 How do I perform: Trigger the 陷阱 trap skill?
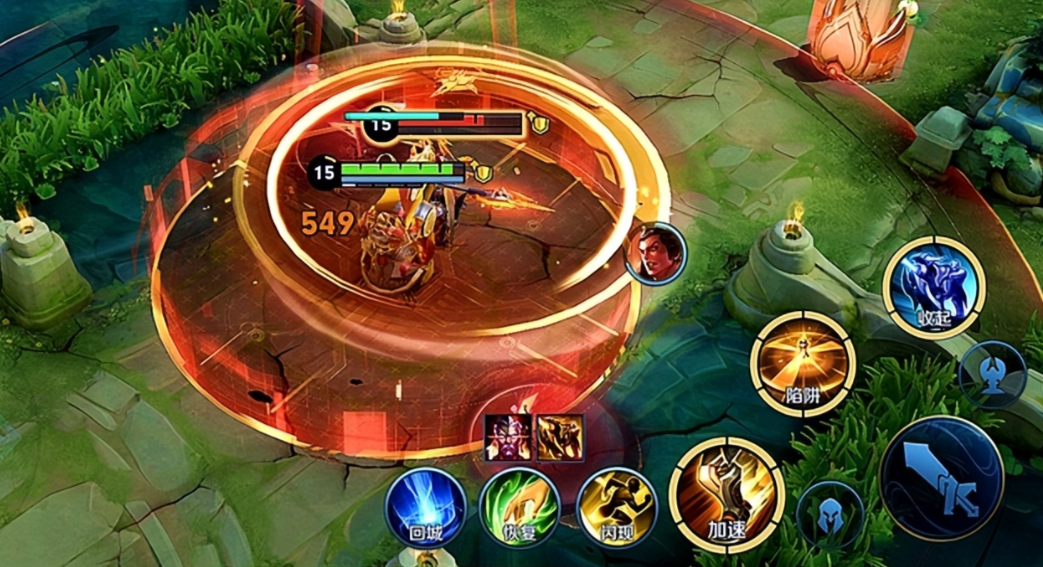[x=804, y=364]
